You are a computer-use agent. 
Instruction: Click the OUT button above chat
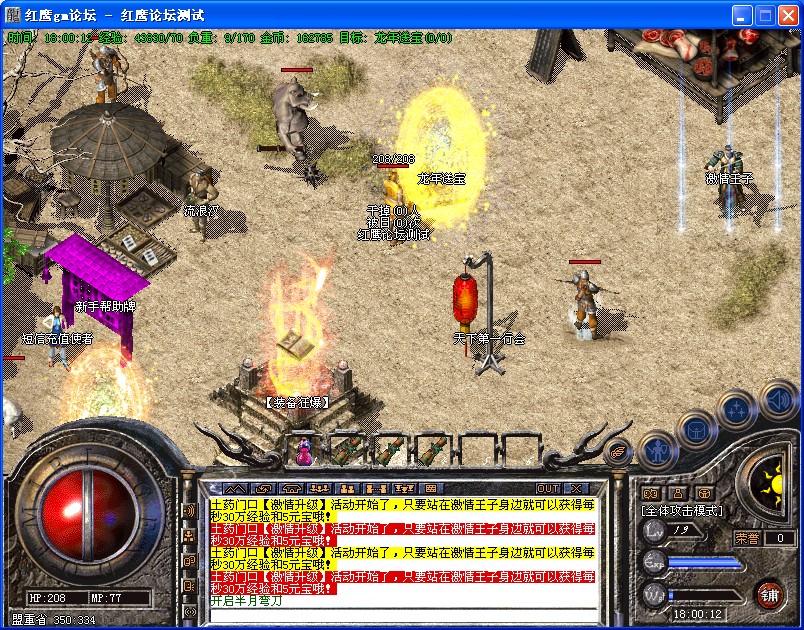click(x=548, y=489)
